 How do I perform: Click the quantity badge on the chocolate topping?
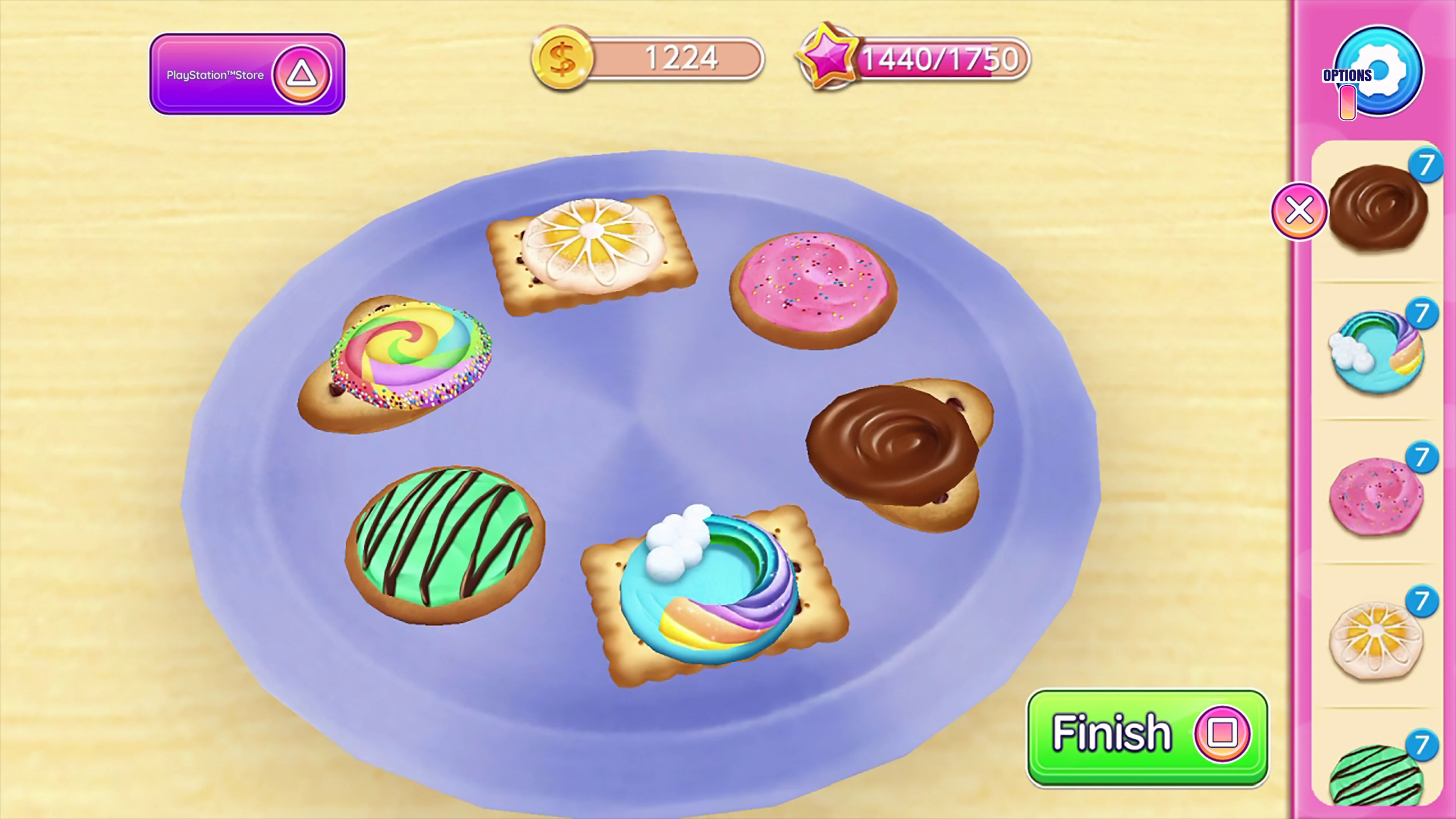(x=1426, y=165)
